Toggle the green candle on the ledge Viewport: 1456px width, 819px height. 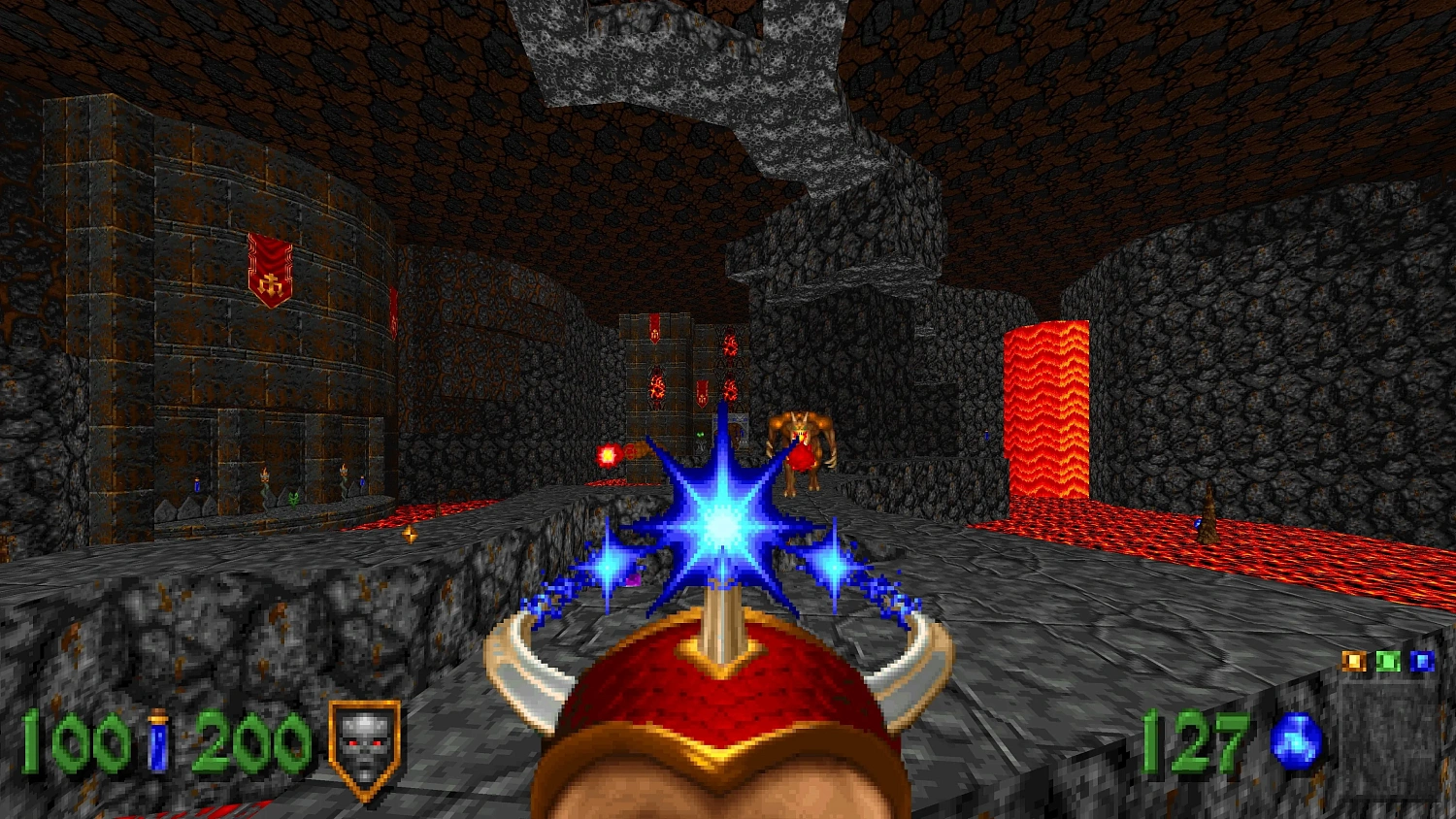tap(294, 498)
